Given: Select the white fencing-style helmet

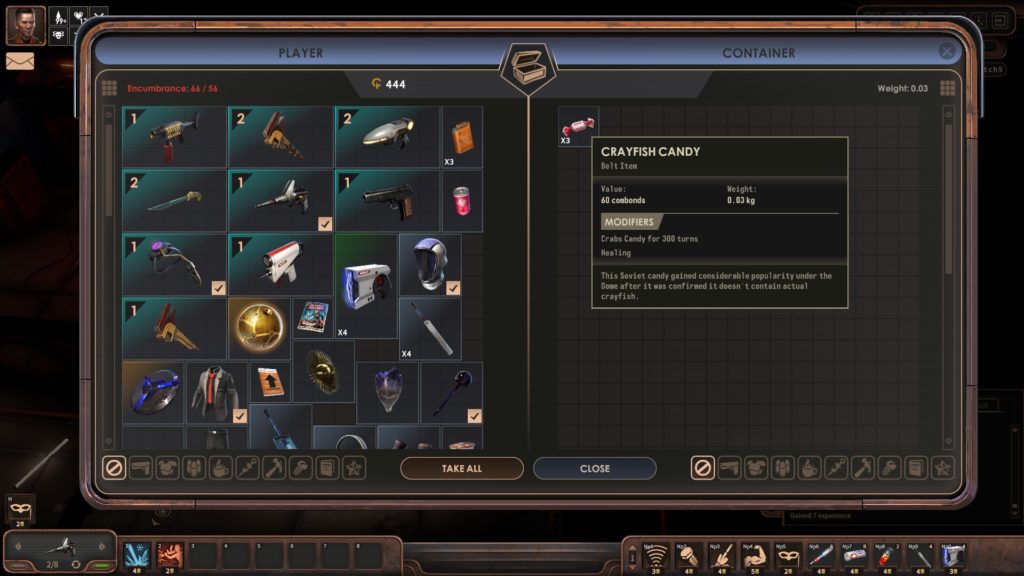Looking at the screenshot, I should [430, 263].
